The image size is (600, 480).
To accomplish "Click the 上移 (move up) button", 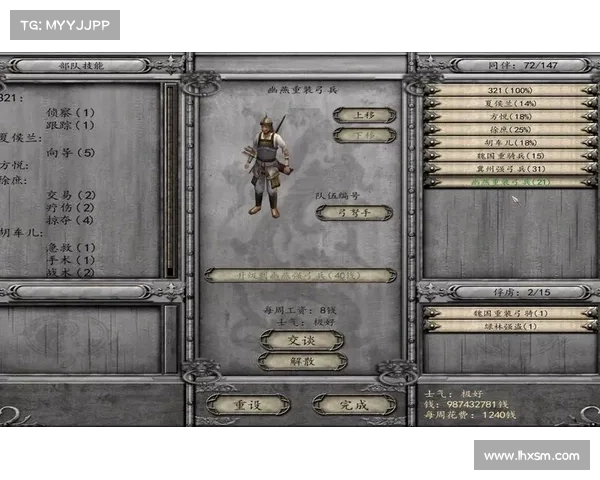I will click(x=364, y=115).
